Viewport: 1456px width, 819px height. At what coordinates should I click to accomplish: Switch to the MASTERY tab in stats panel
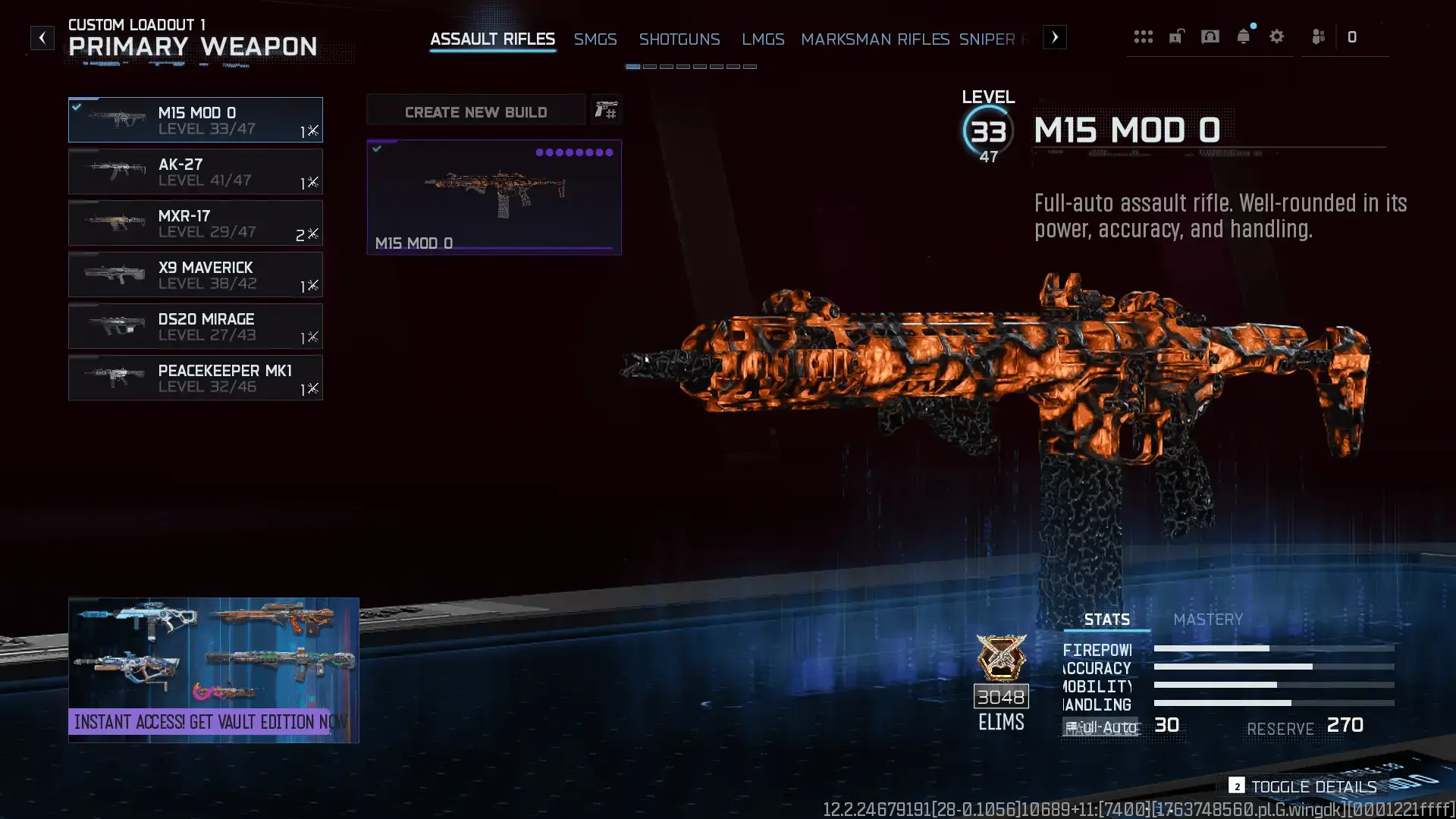[x=1208, y=620]
